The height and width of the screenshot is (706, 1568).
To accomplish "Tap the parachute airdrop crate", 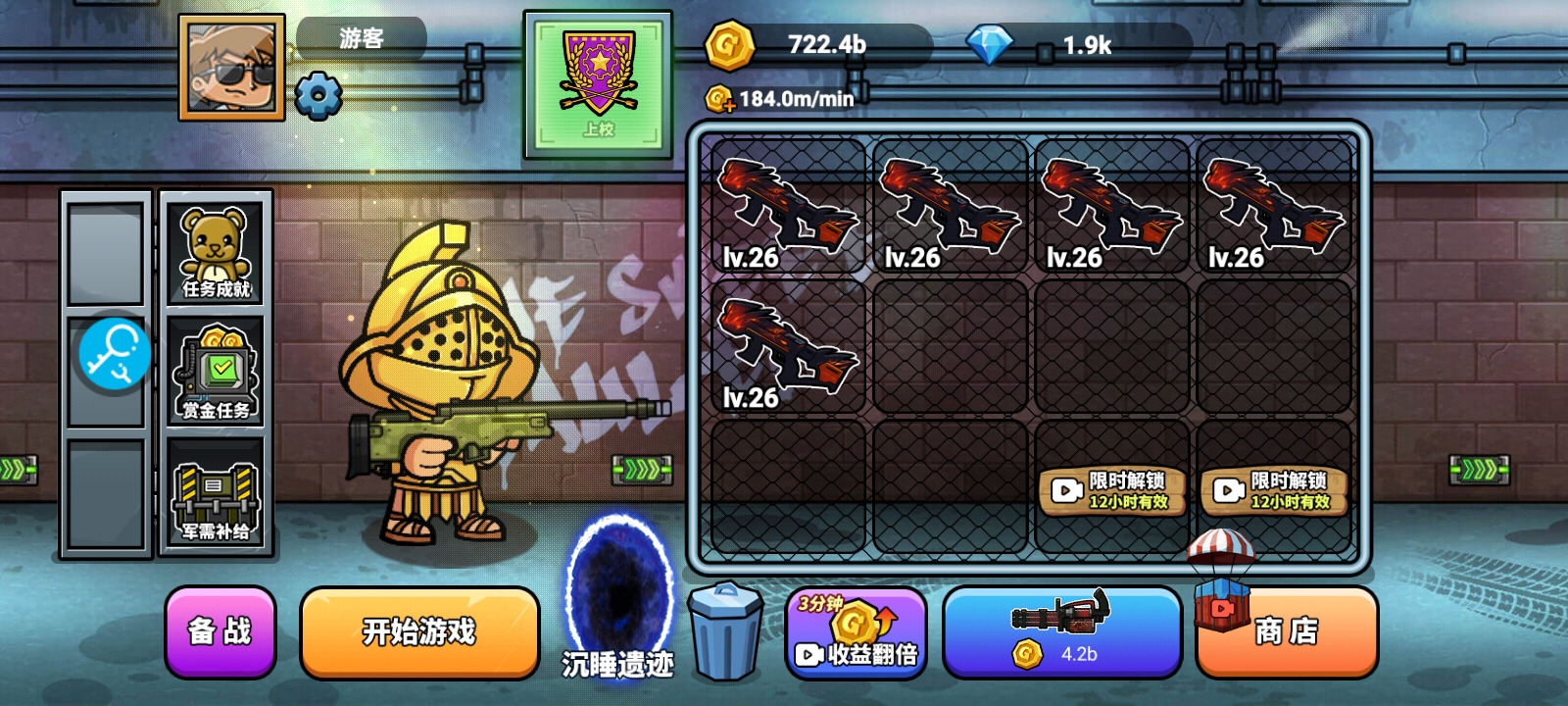I will coord(1221,579).
